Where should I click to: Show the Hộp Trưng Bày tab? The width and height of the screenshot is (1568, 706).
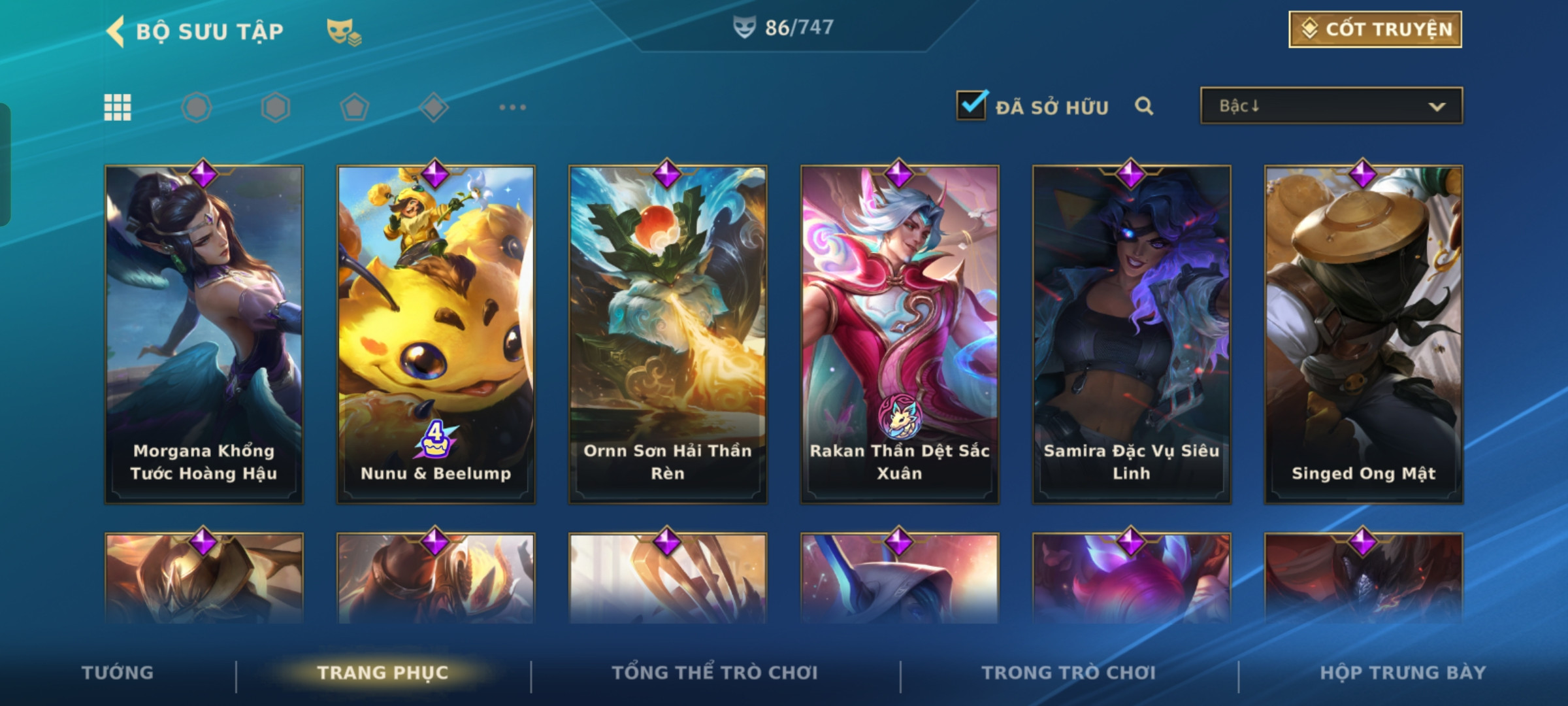coord(1403,673)
